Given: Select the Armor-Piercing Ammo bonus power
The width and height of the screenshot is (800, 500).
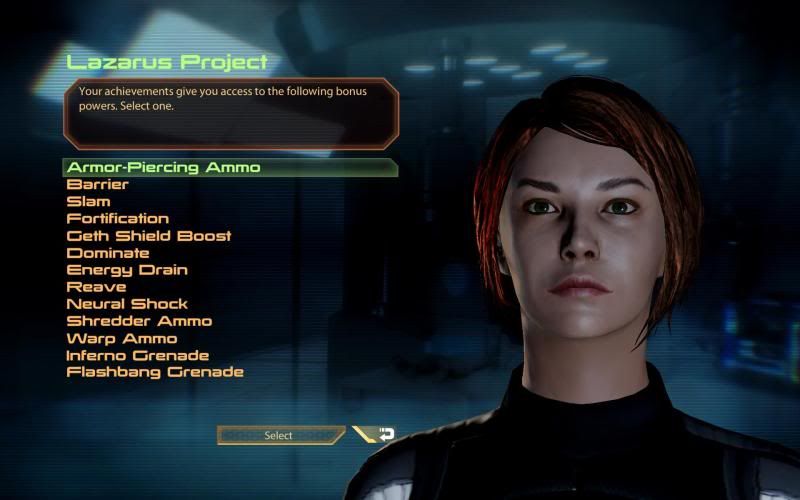Looking at the screenshot, I should (163, 167).
